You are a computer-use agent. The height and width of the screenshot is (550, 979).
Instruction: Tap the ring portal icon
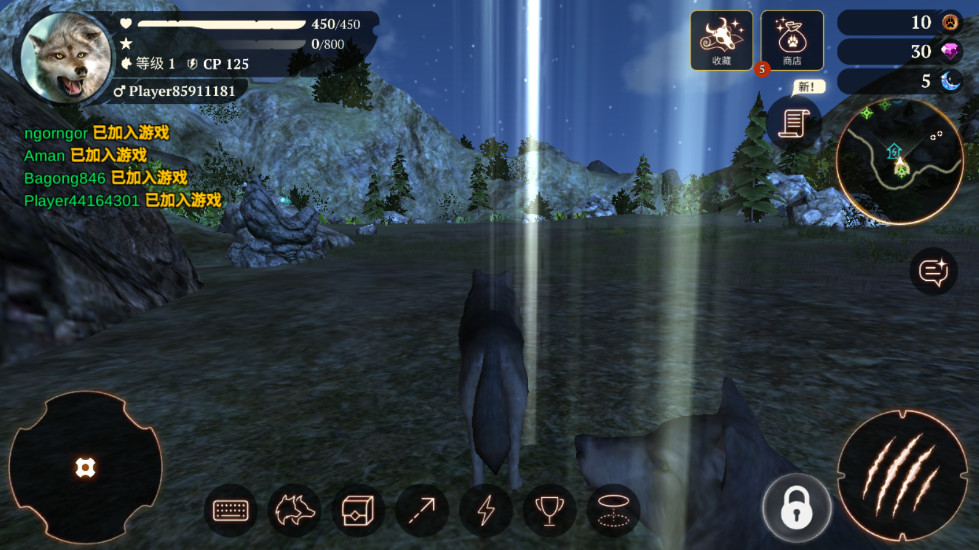(613, 510)
